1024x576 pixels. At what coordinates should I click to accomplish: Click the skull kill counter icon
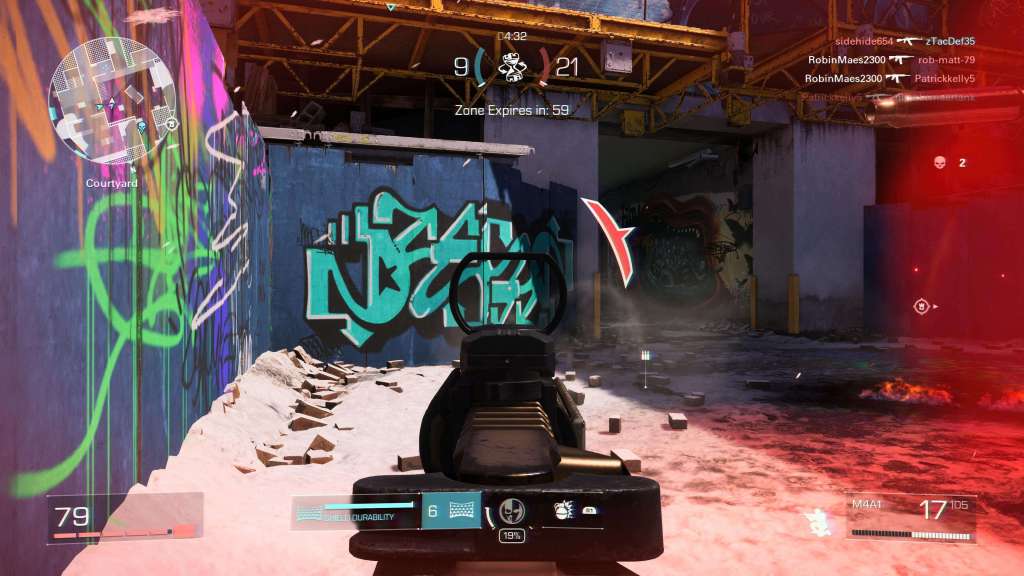[939, 162]
